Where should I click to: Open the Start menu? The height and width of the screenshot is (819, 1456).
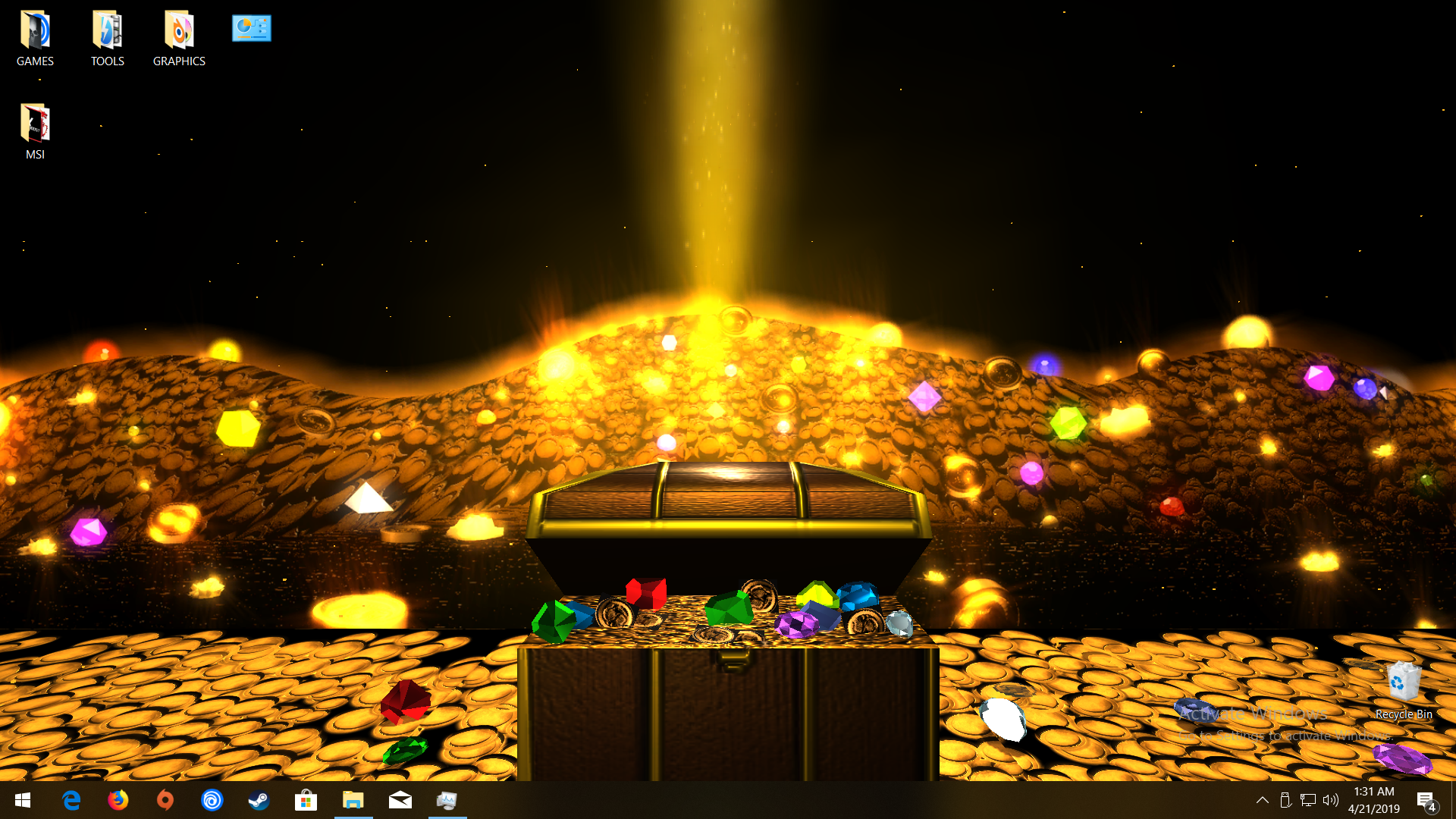(x=22, y=801)
